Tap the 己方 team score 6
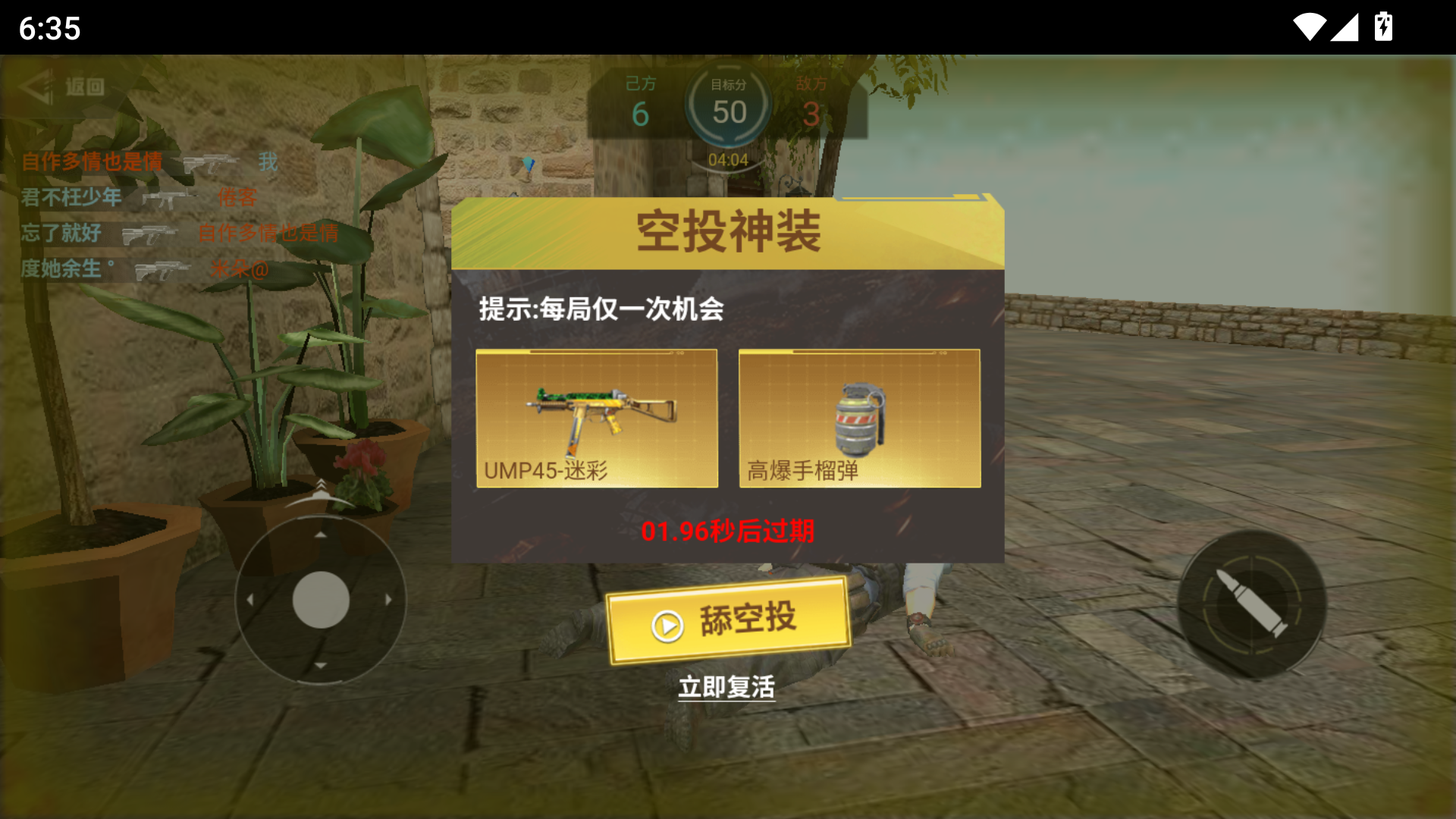1456x819 pixels. [639, 114]
